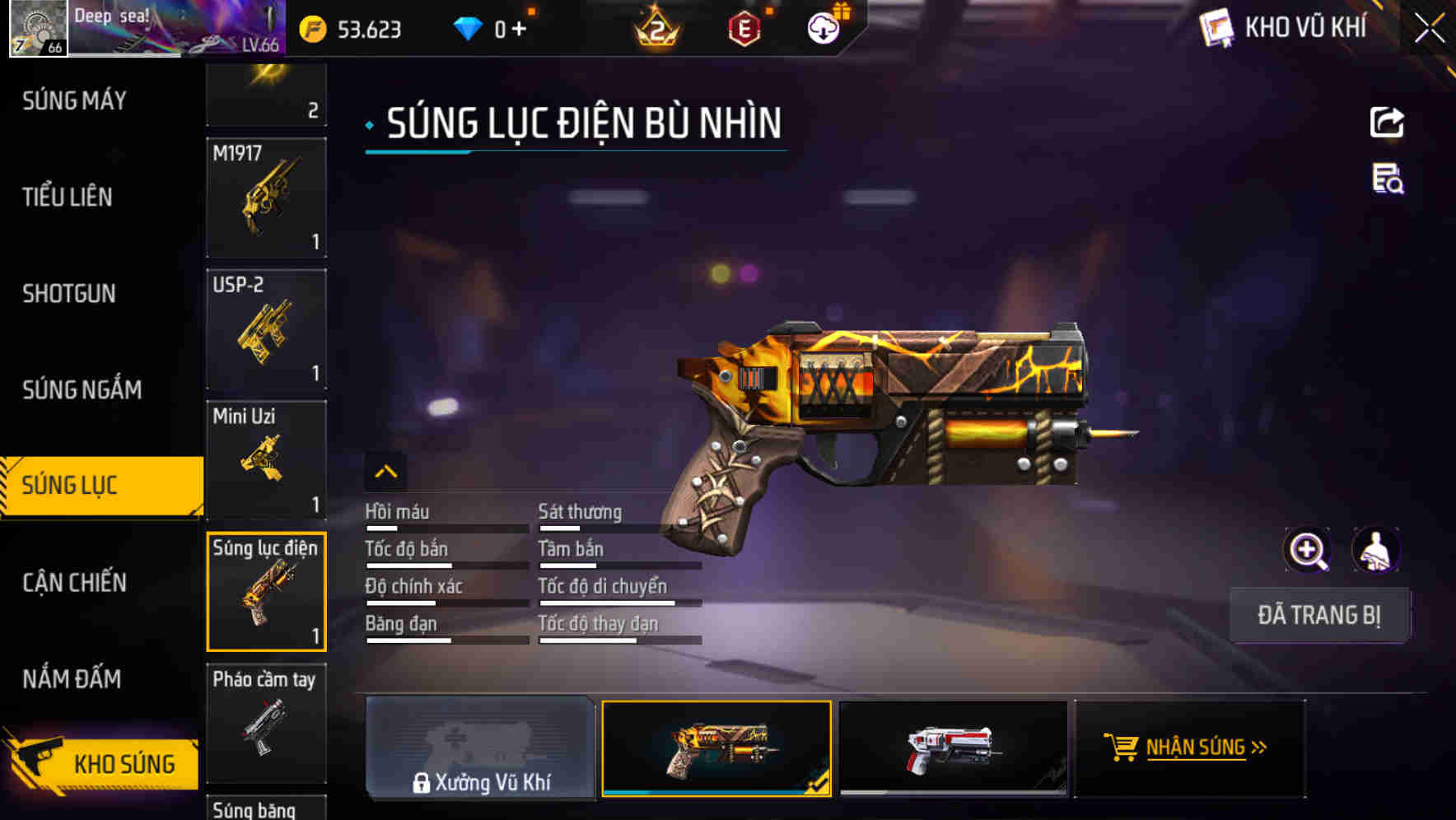Switch to the Súng Ngắm category
Screen dimensions: 1456x820
click(82, 389)
